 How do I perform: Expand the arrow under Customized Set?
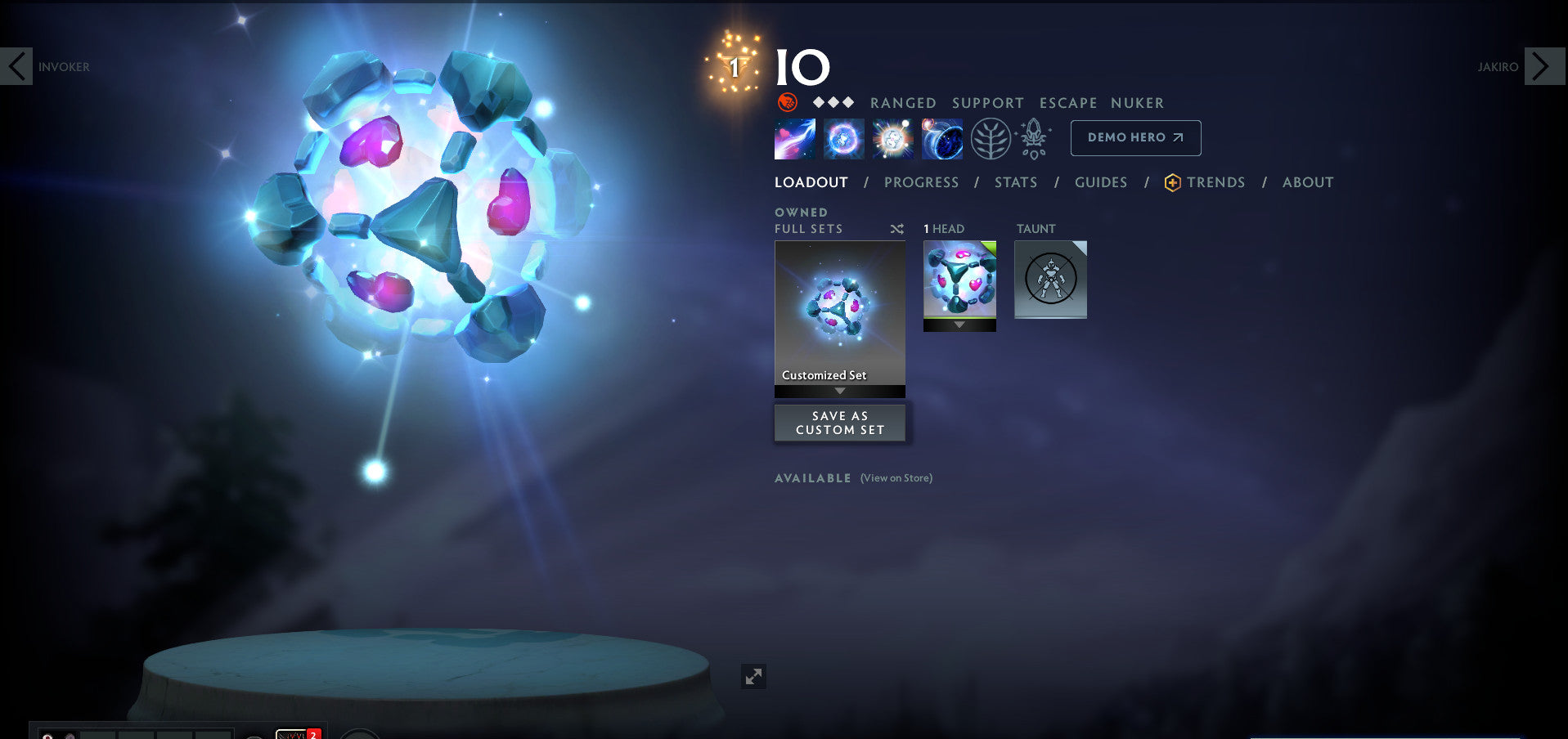click(839, 391)
